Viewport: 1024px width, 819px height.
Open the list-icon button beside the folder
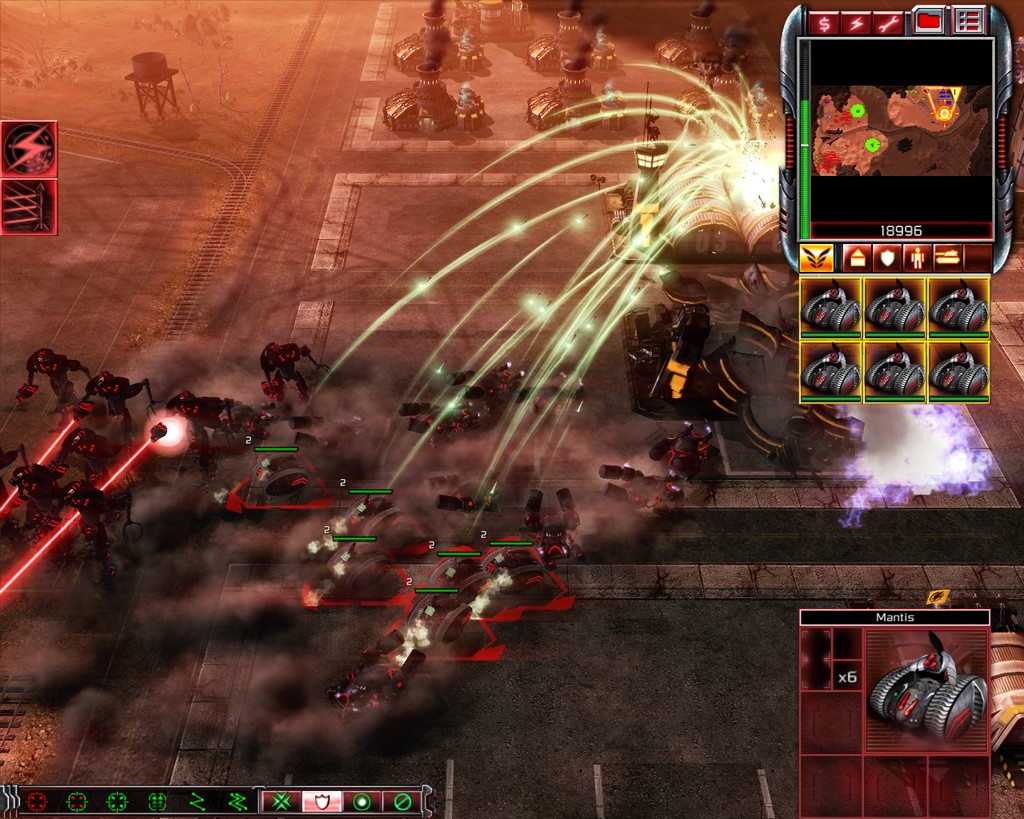point(967,21)
